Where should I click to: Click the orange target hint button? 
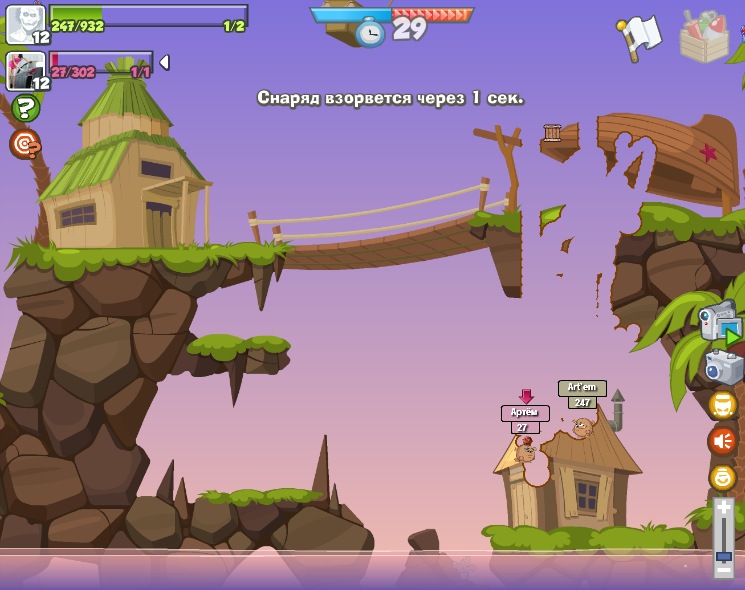(25, 144)
